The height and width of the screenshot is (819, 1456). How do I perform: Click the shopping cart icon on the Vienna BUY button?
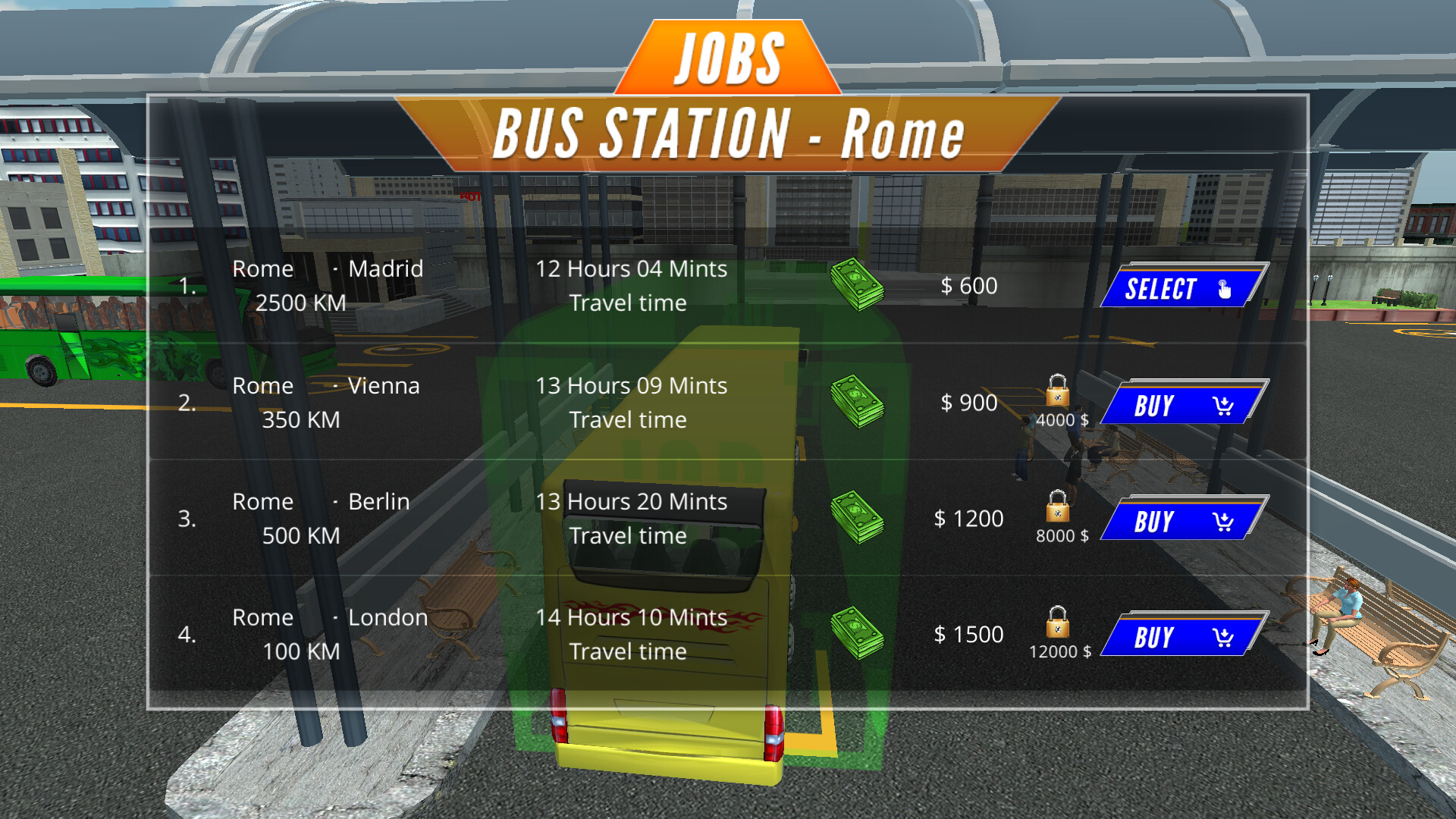coord(1222,406)
